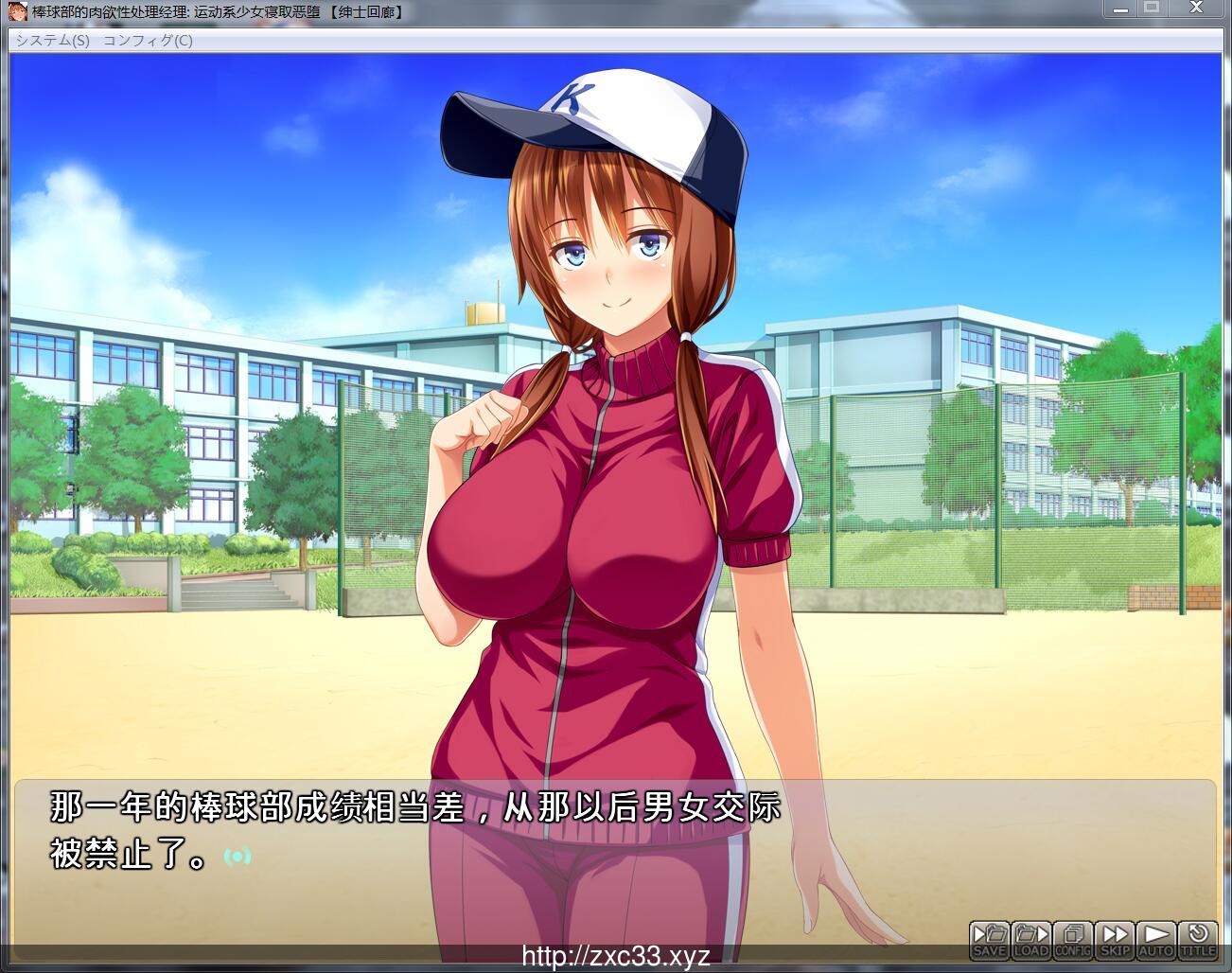Return to TITLE screen
Screen dimensions: 1232x973
click(x=1197, y=940)
